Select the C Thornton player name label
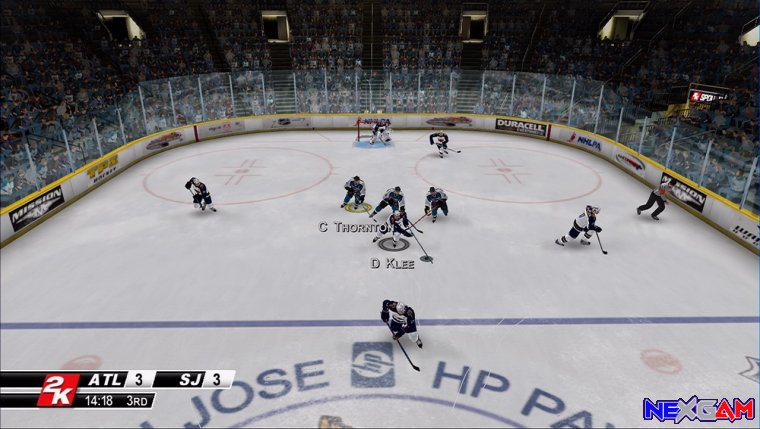 coord(352,227)
